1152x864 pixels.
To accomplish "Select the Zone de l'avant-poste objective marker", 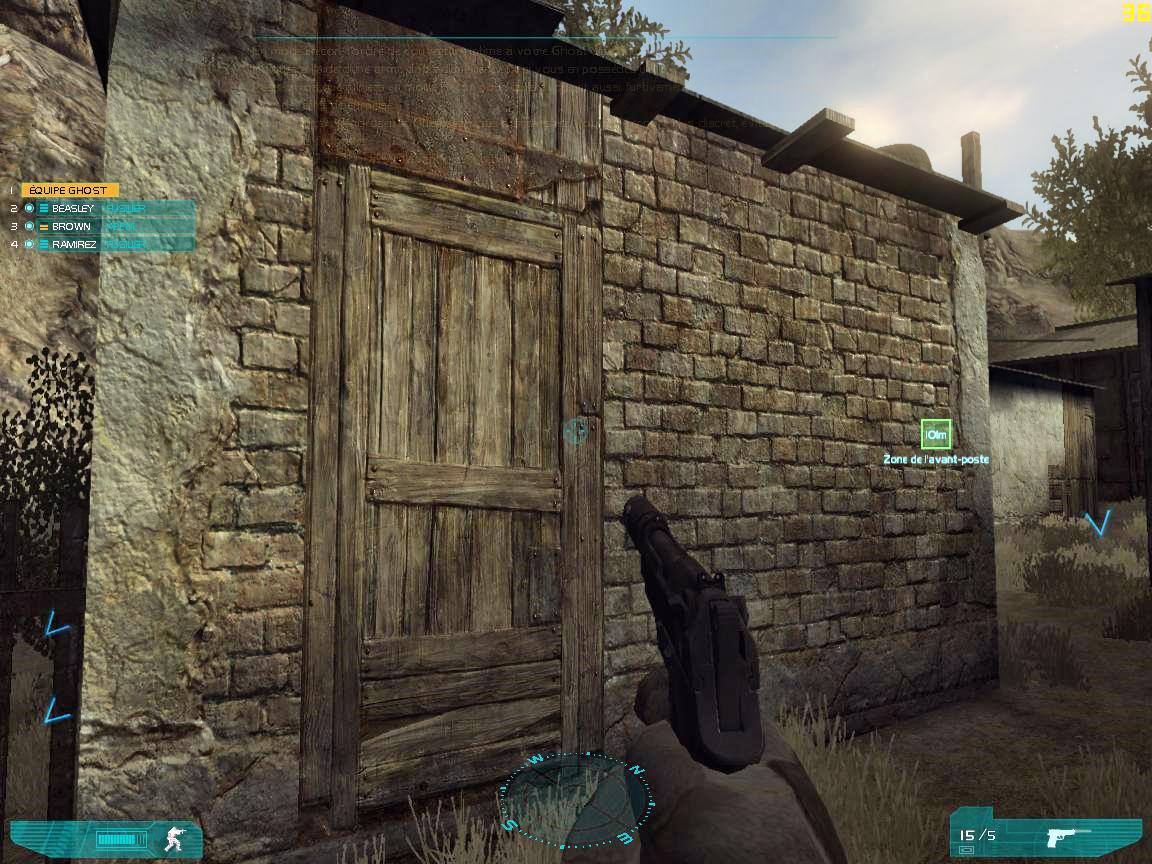I will coord(936,434).
